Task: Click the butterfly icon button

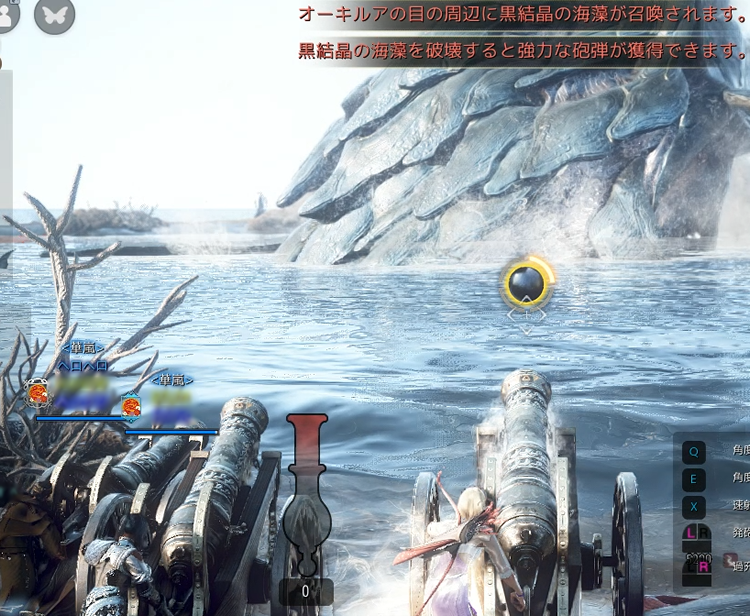Action: click(54, 14)
